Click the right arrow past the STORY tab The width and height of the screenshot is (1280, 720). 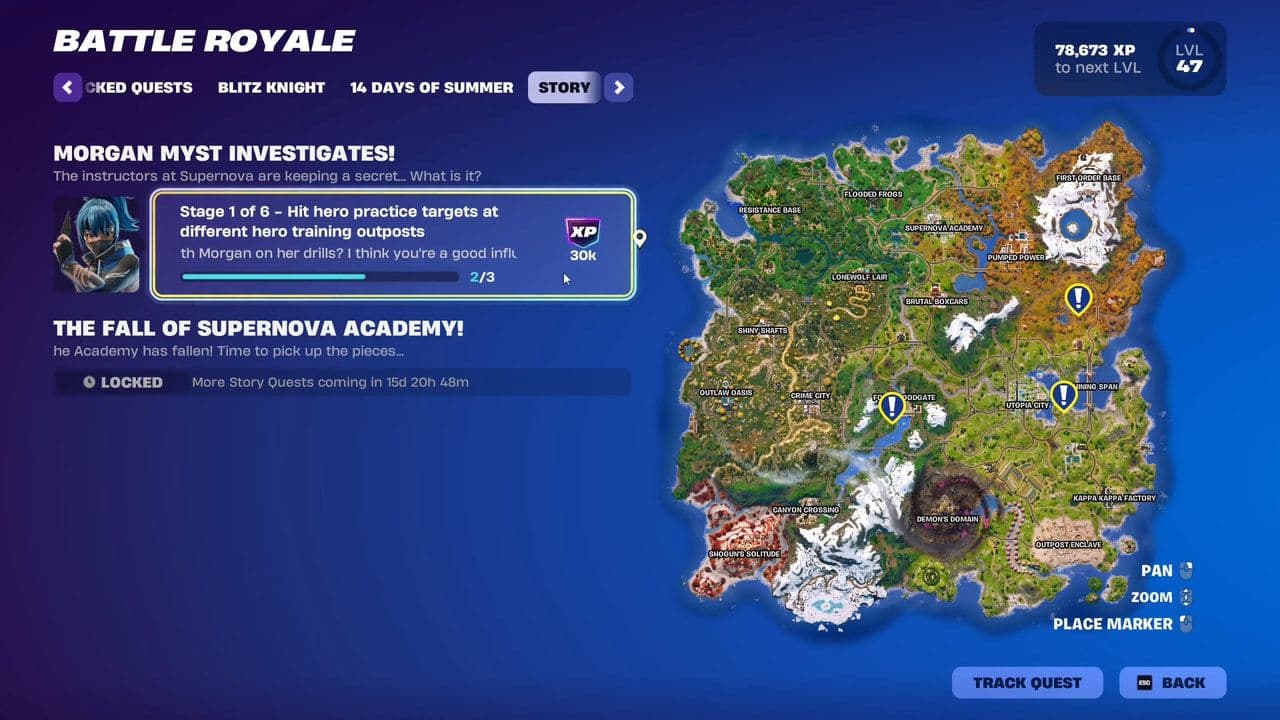pos(618,88)
